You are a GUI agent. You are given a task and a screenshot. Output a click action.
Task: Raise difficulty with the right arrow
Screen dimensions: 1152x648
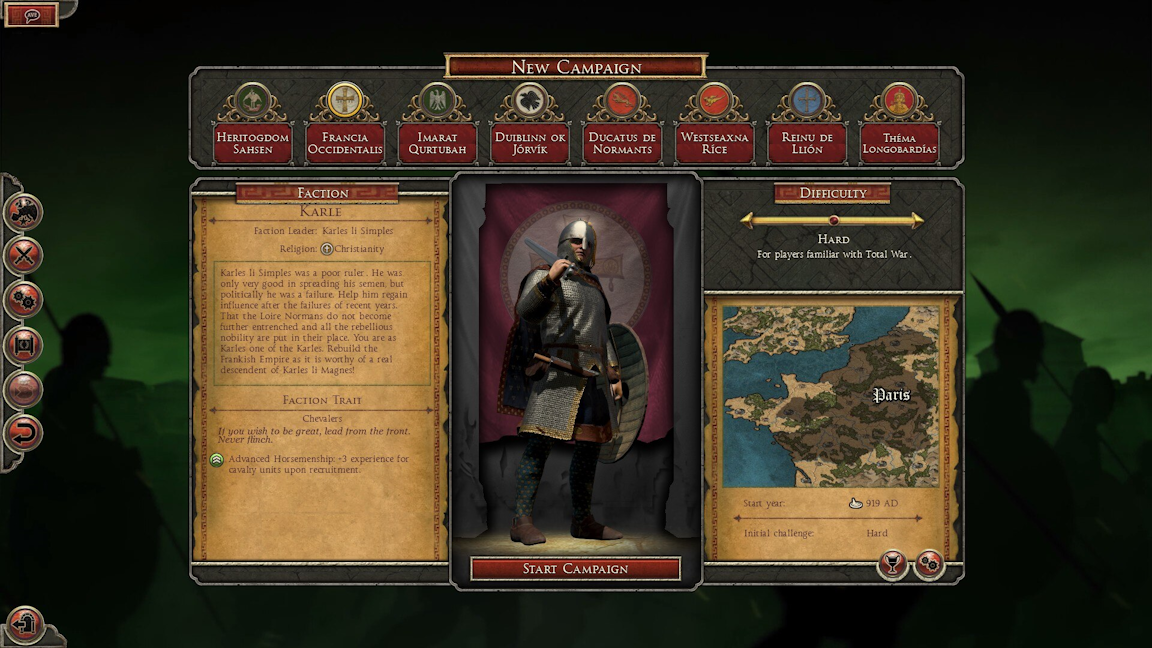point(917,220)
